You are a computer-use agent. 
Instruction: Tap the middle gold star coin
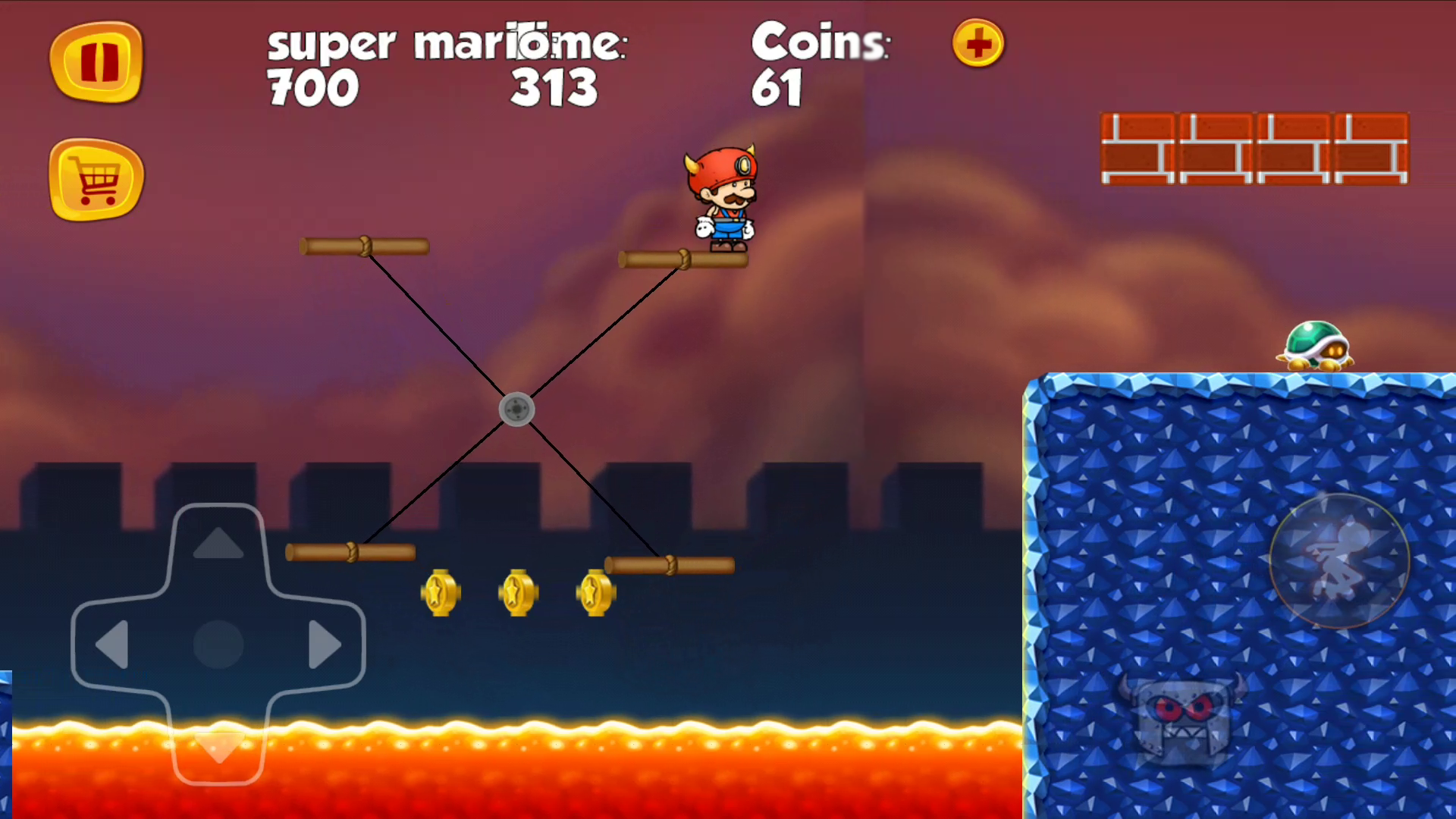click(x=518, y=592)
